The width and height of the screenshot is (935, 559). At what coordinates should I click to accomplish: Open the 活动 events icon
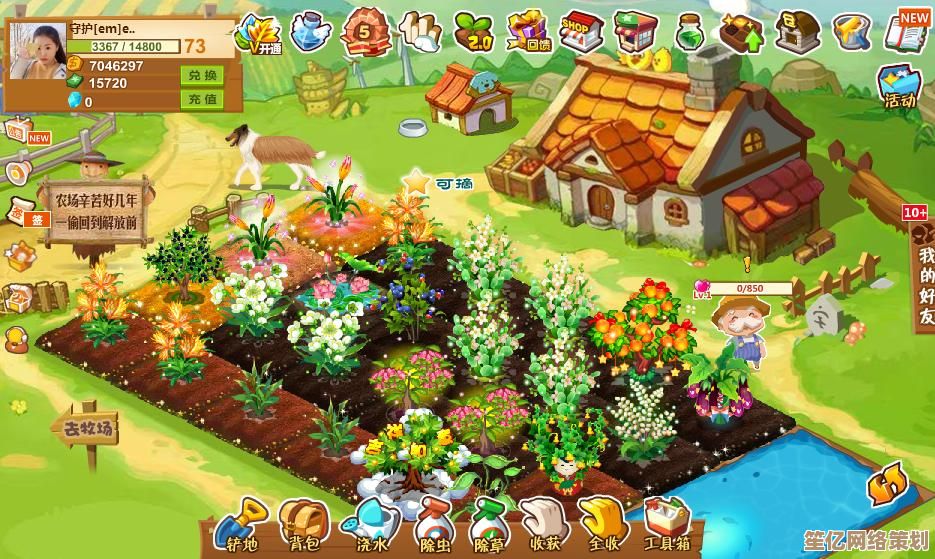coord(898,84)
